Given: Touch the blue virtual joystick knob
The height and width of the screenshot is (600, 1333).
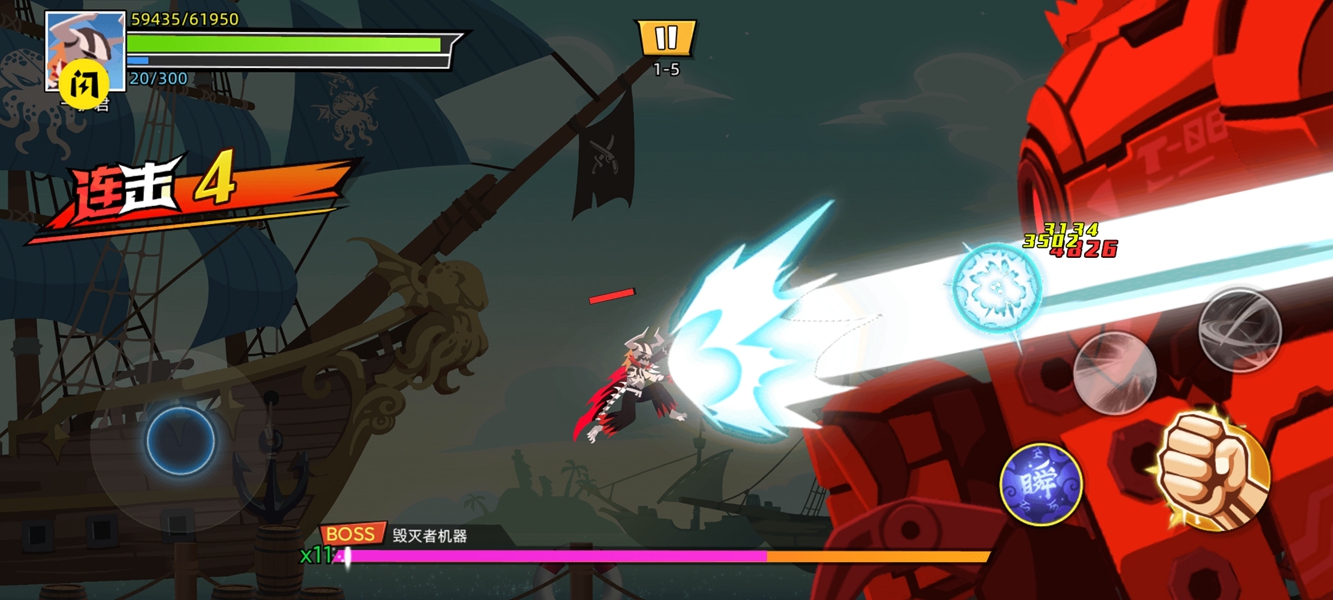Looking at the screenshot, I should click(x=181, y=440).
